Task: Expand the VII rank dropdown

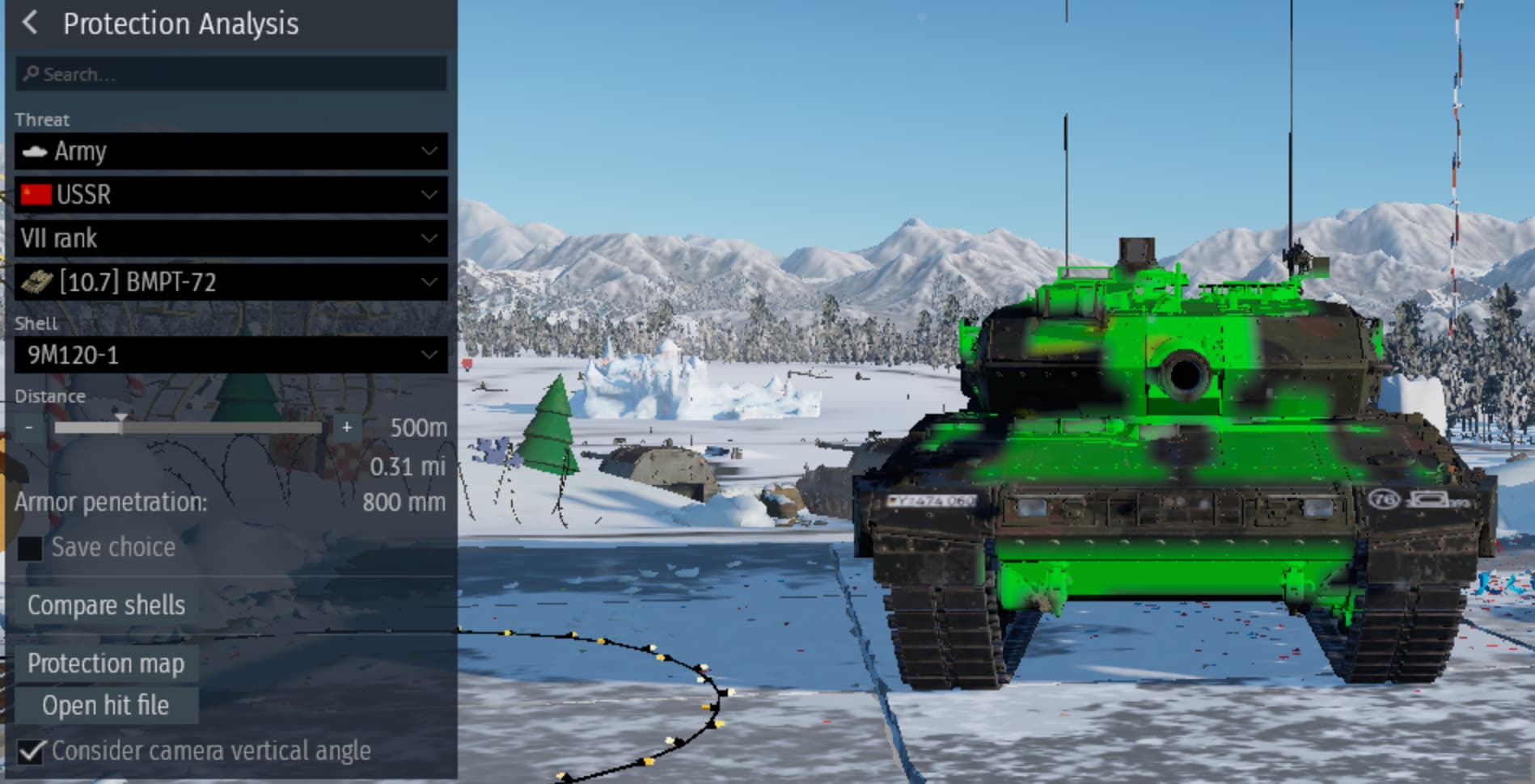Action: pyautogui.click(x=230, y=238)
